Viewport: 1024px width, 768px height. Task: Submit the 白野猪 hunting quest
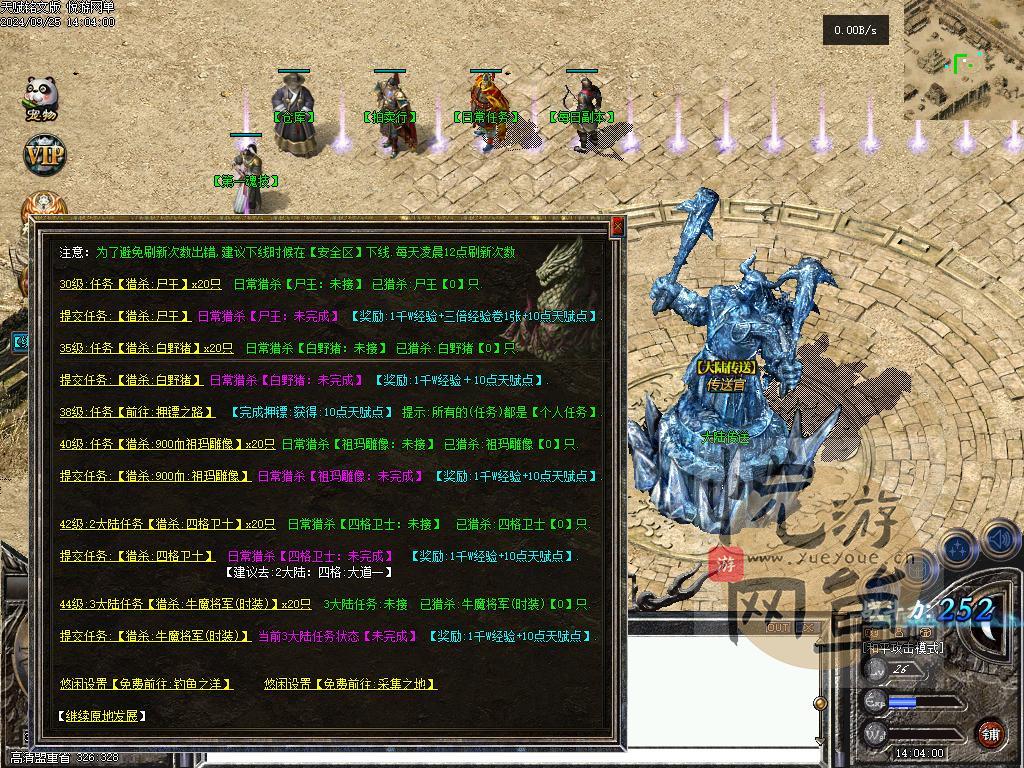click(130, 380)
